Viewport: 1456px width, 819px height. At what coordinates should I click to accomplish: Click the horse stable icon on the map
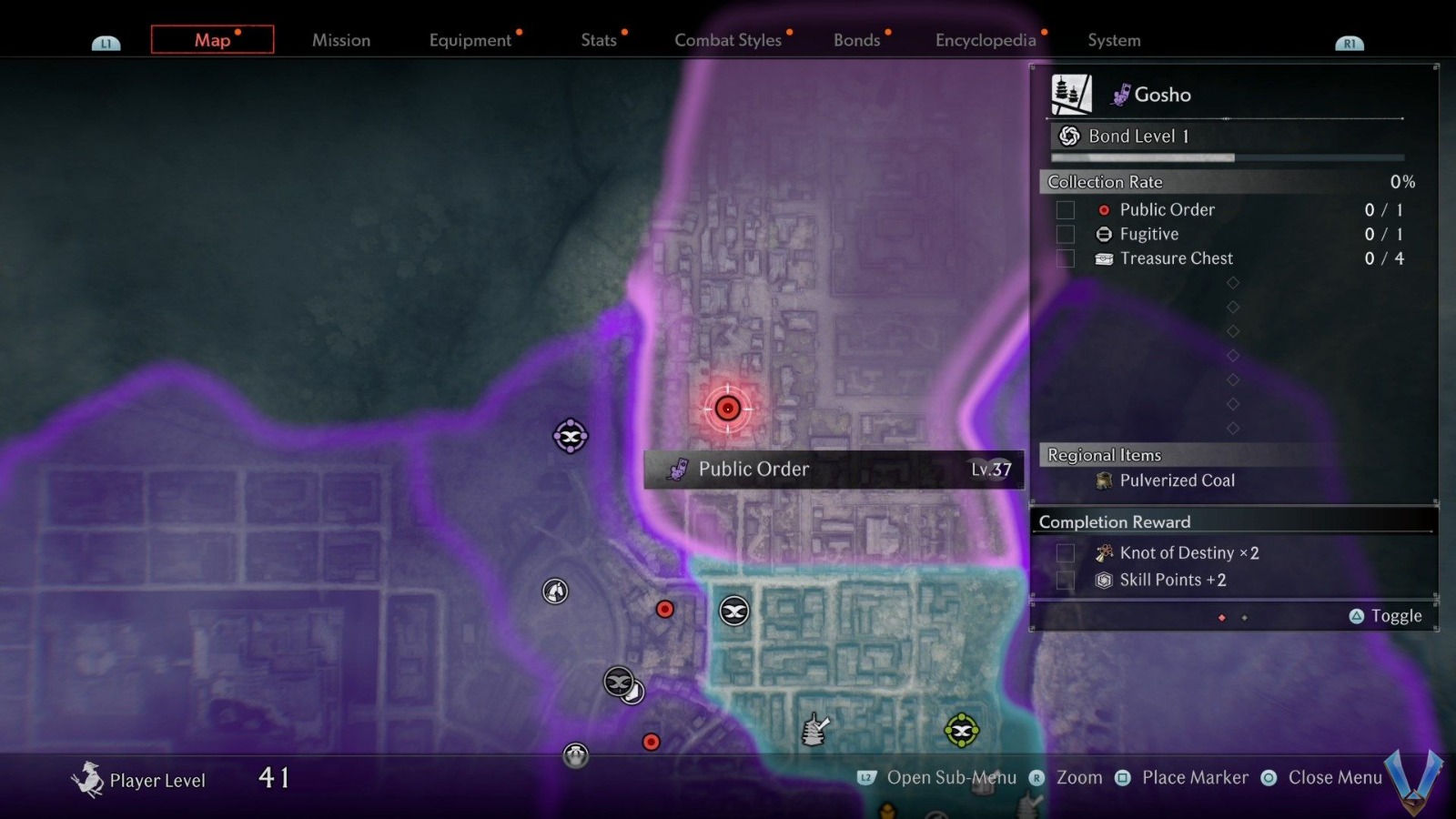(x=553, y=591)
